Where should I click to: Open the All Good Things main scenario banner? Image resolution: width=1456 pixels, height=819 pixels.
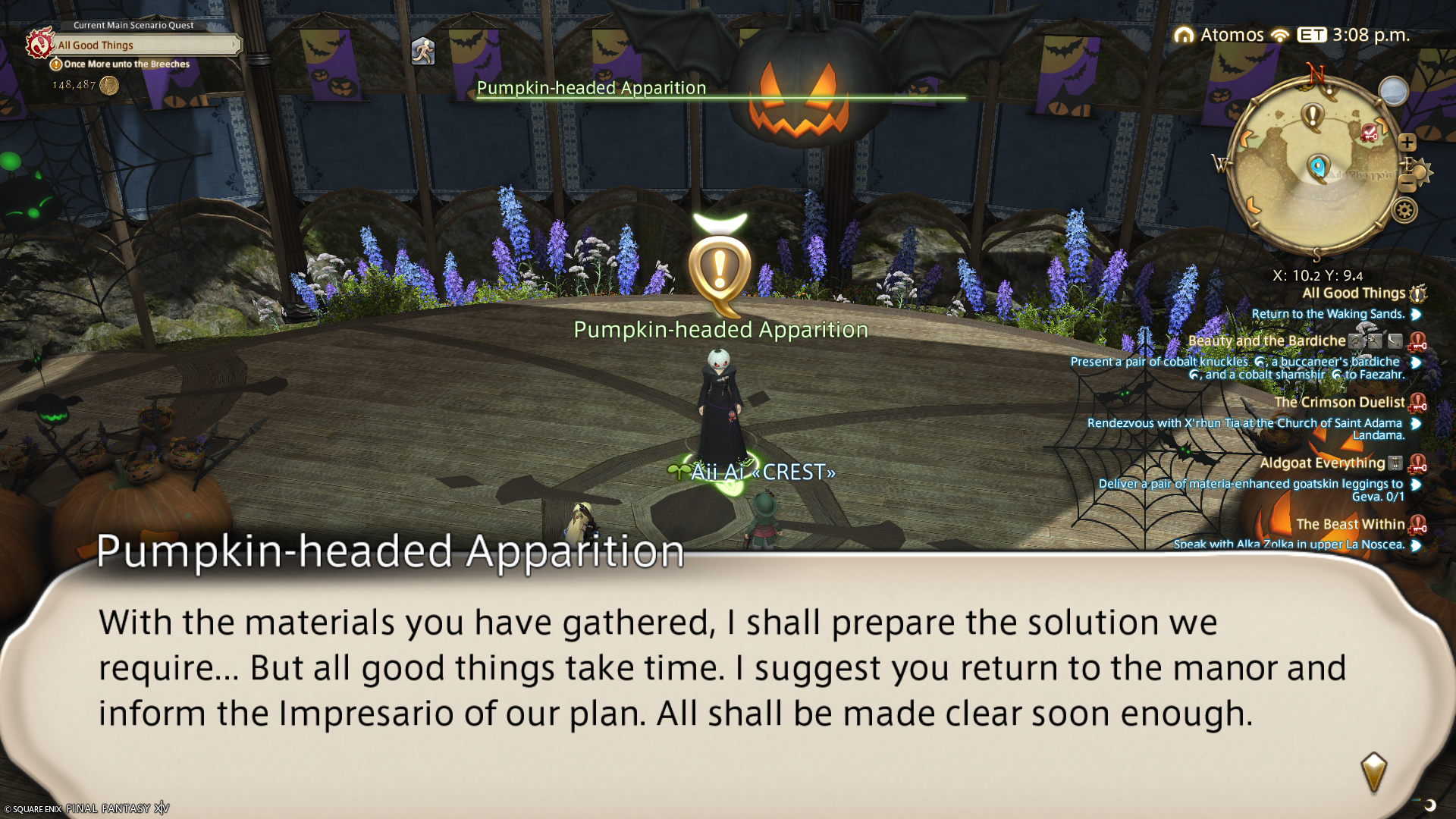click(144, 45)
